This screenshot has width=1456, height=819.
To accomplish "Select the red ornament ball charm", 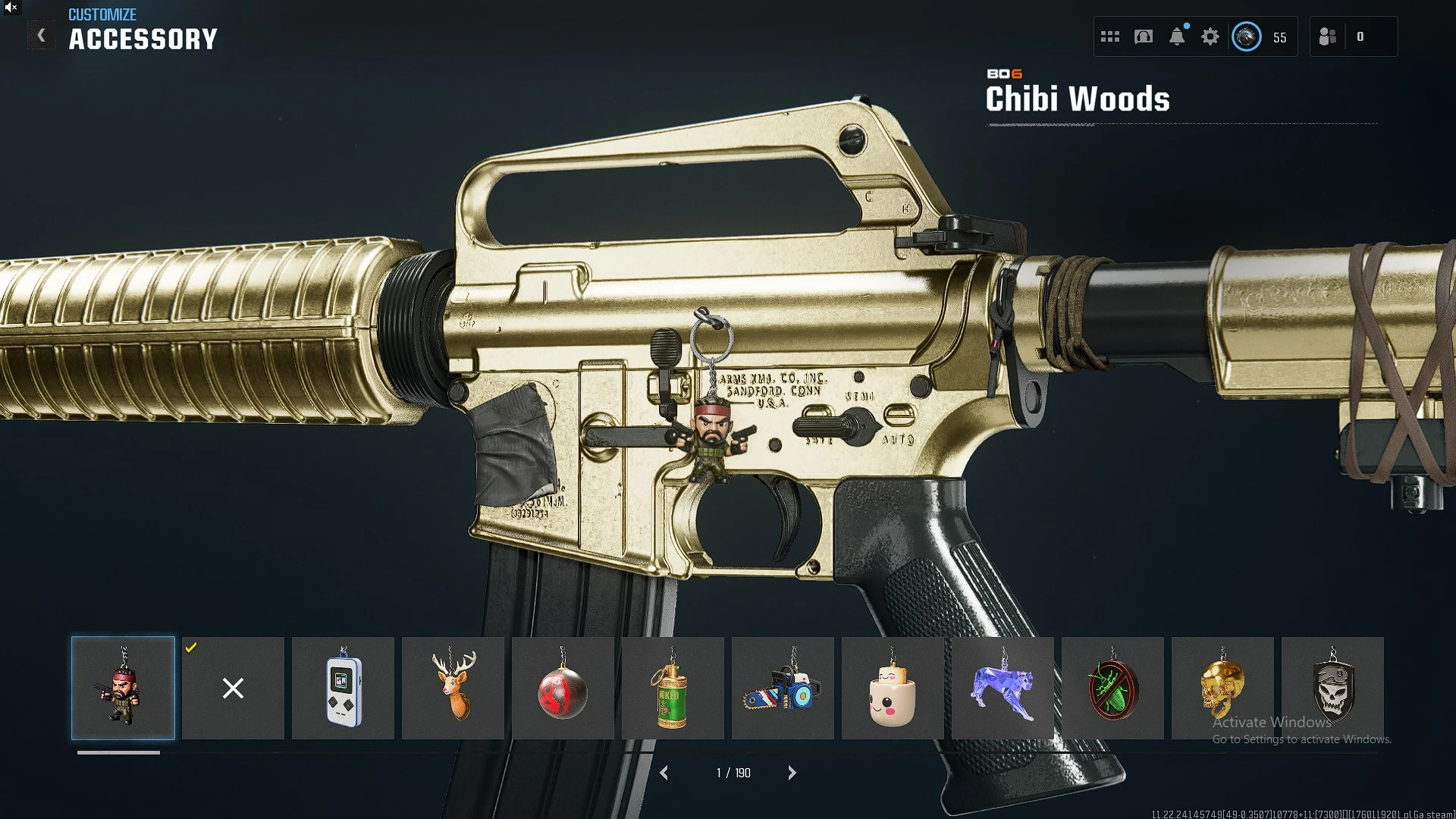I will [x=563, y=688].
